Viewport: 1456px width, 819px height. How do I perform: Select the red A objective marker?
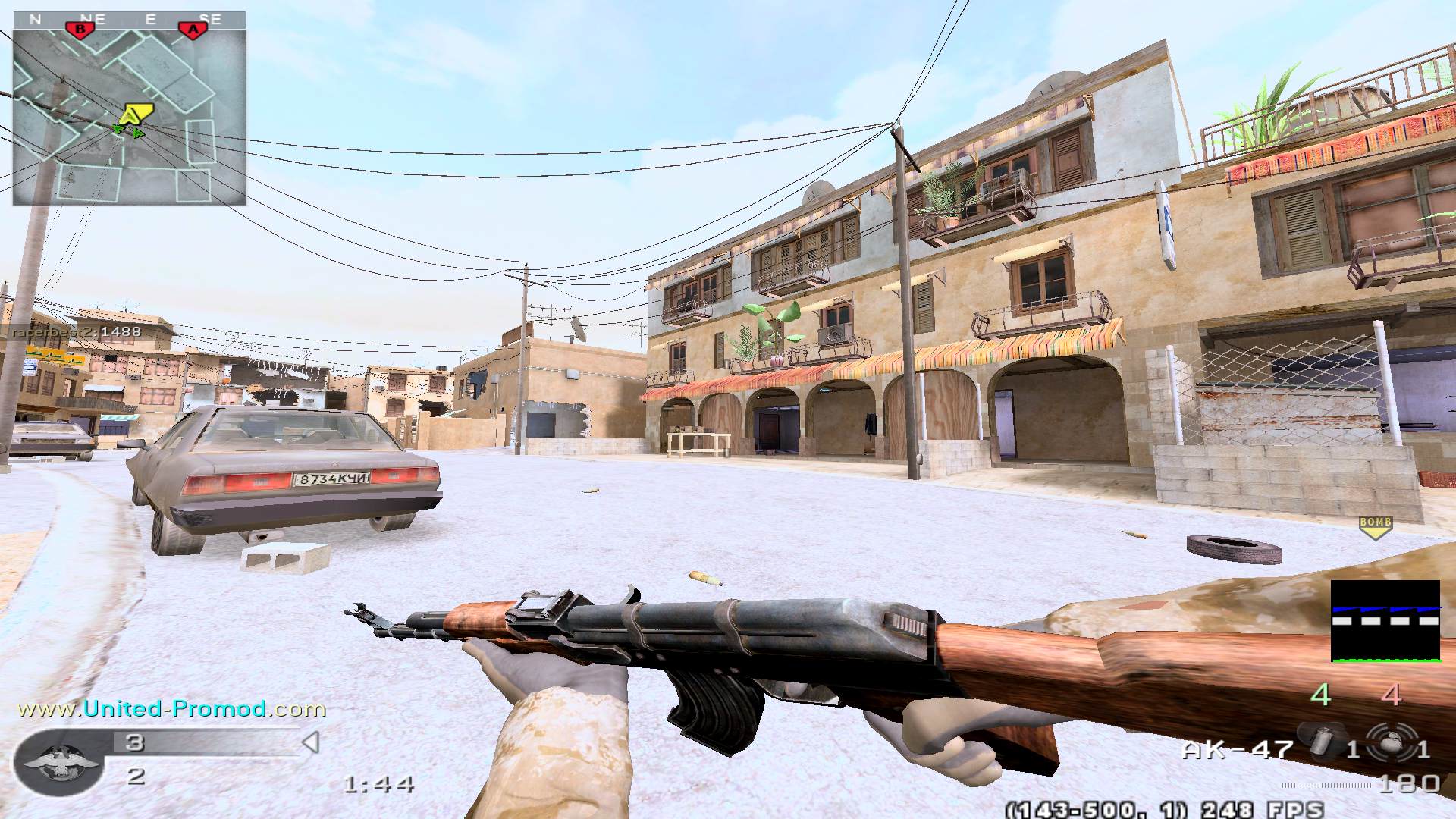[193, 30]
